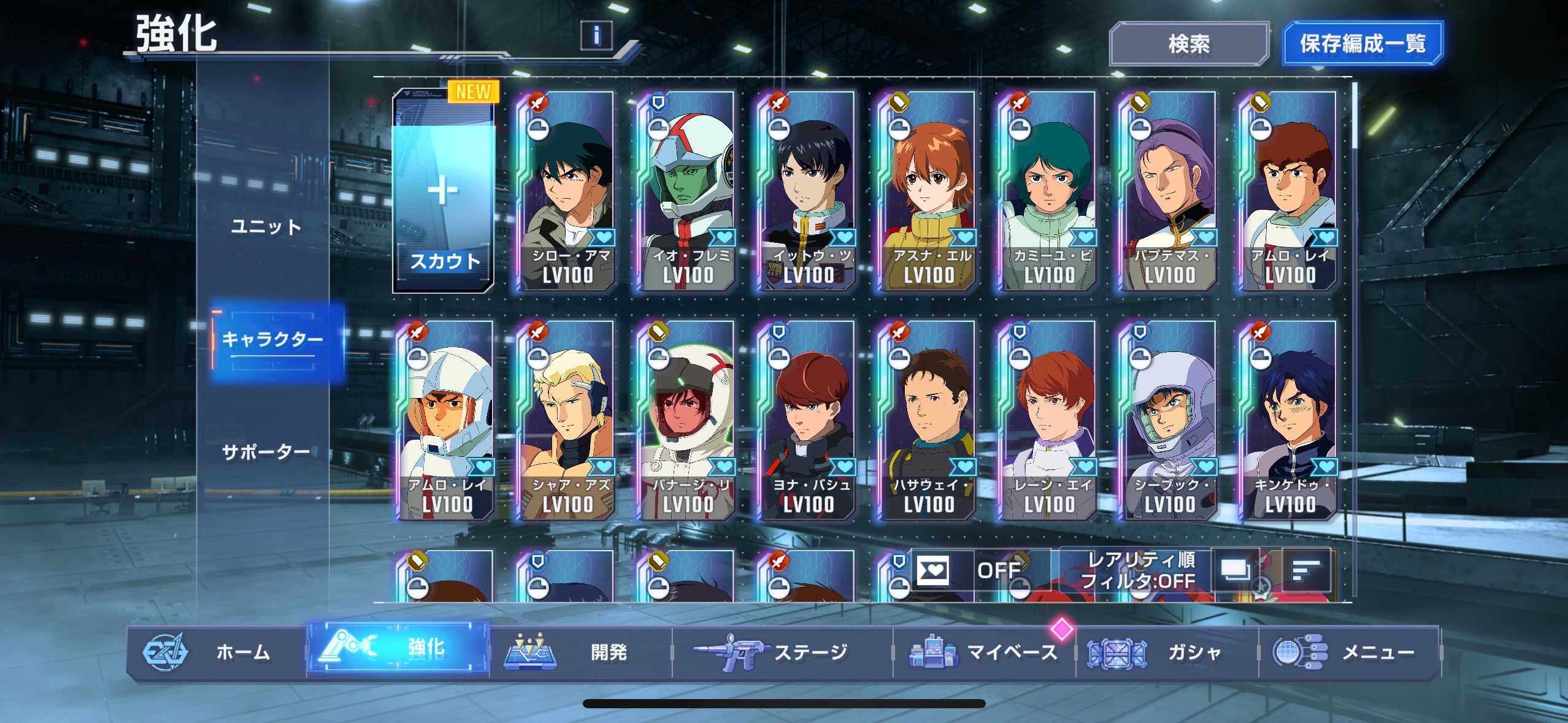This screenshot has width=1568, height=723.
Task: Select the アスナ・エル character card
Action: [x=927, y=191]
